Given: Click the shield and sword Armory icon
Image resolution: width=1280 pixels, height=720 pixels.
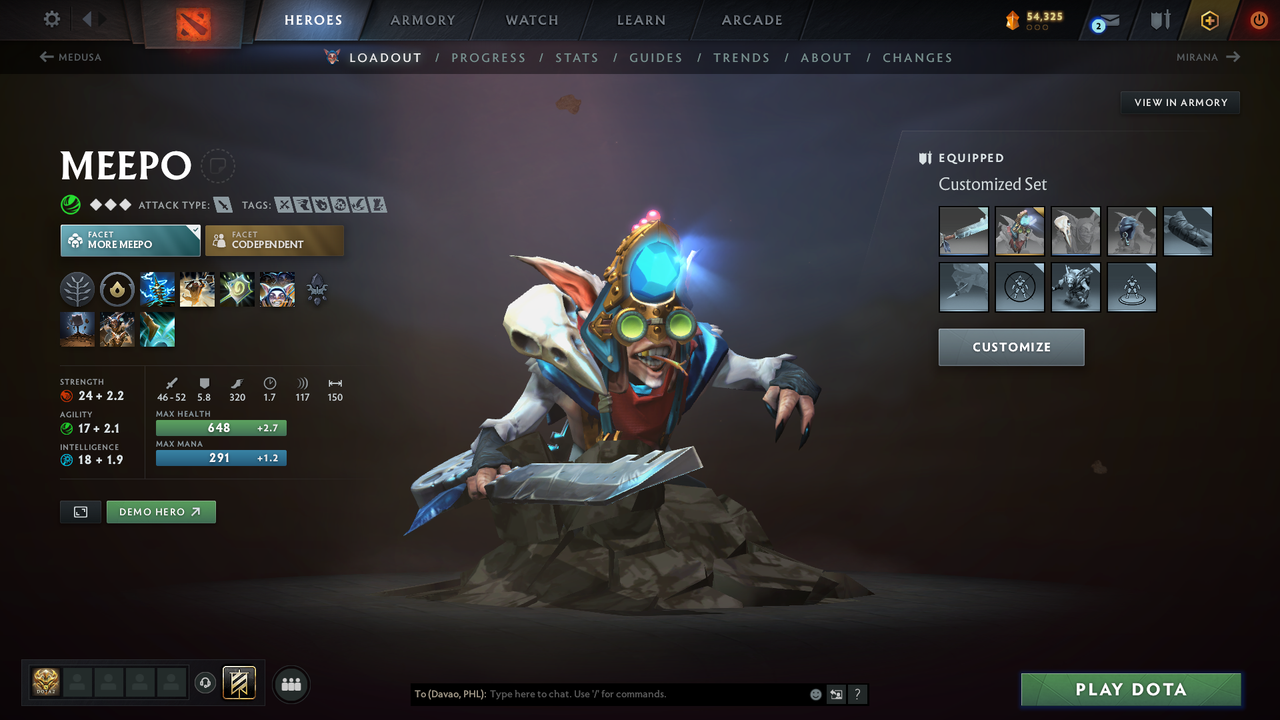Looking at the screenshot, I should [x=1161, y=19].
